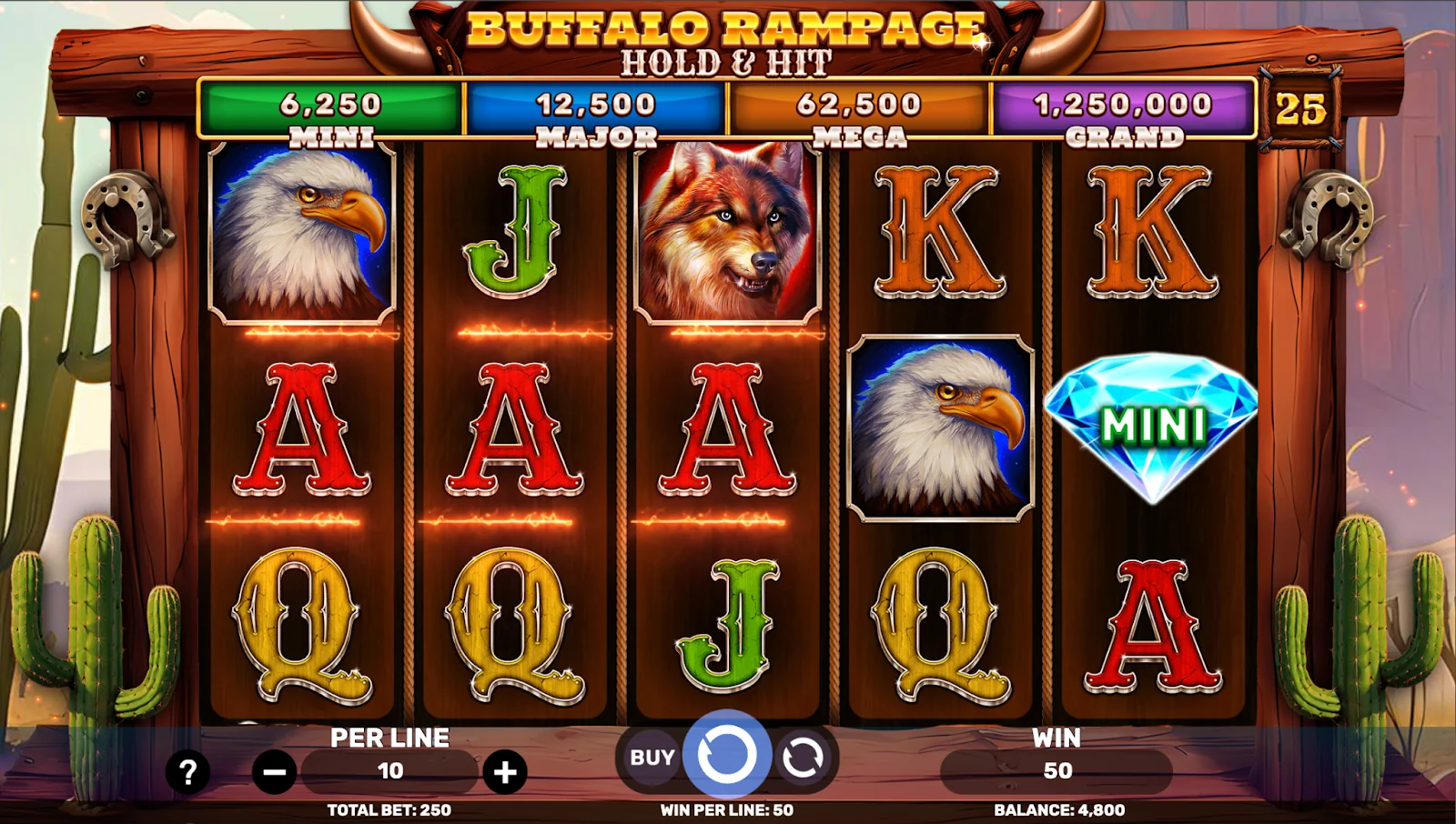Decrease bet per line with minus

point(274,773)
